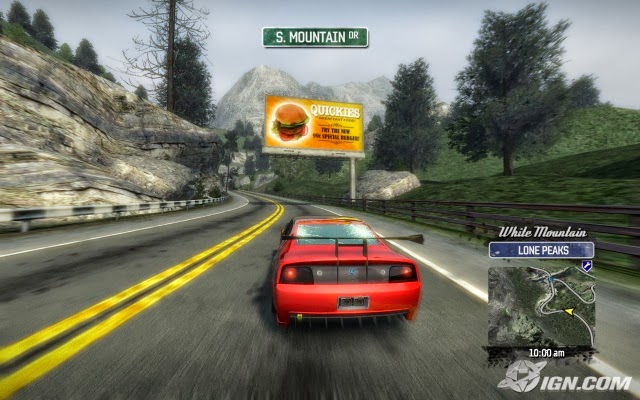Select the S. Mountain Dr street sign
Screen dimensions: 640x400
click(x=315, y=37)
